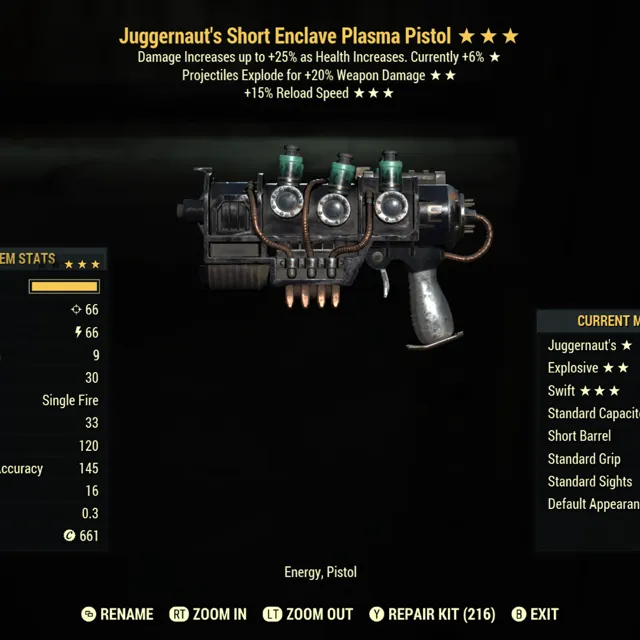
Task: Choose the Standard Sights mod row
Action: pos(592,482)
